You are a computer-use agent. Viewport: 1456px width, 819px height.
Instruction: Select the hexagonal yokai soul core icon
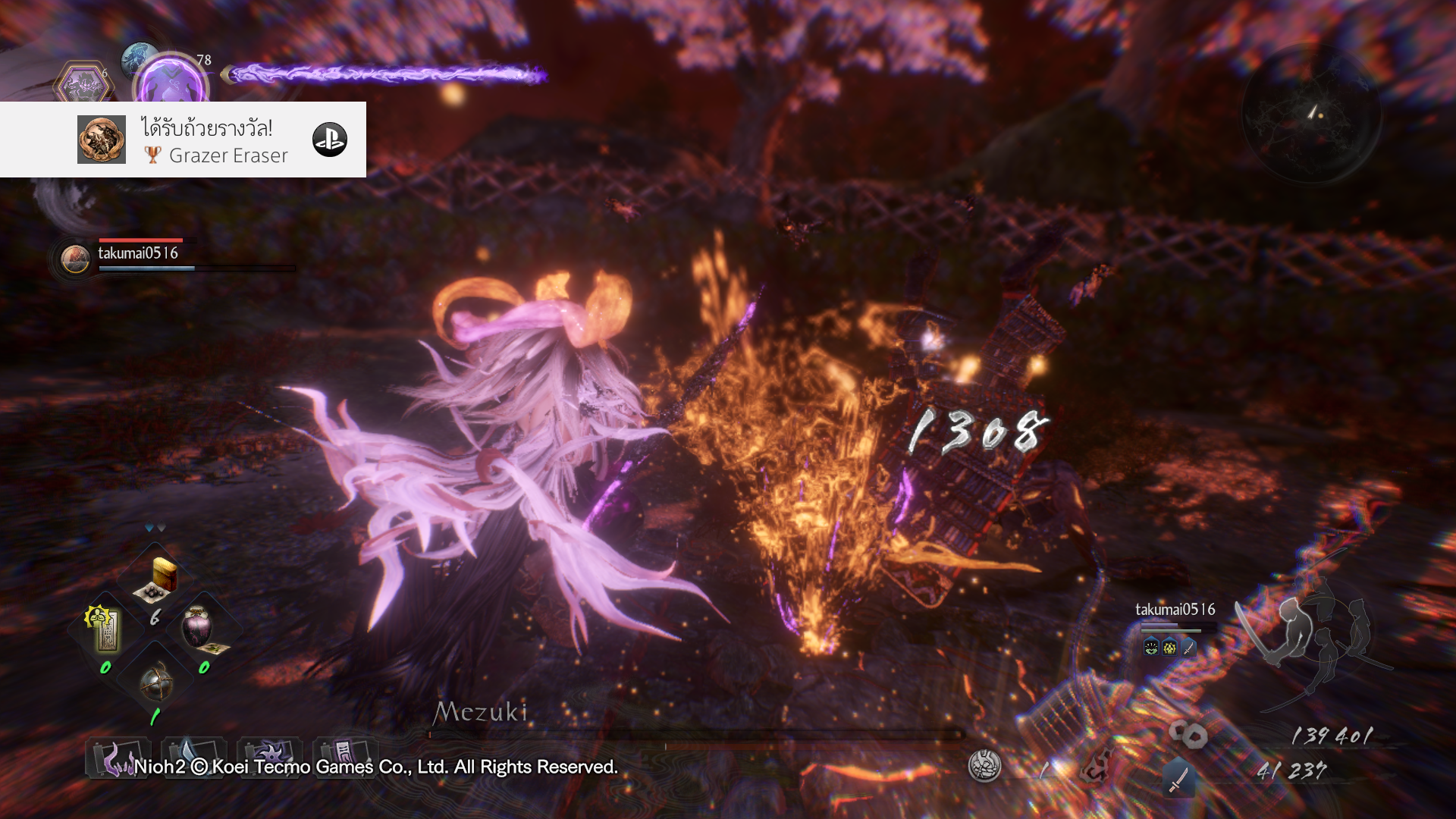[x=83, y=83]
